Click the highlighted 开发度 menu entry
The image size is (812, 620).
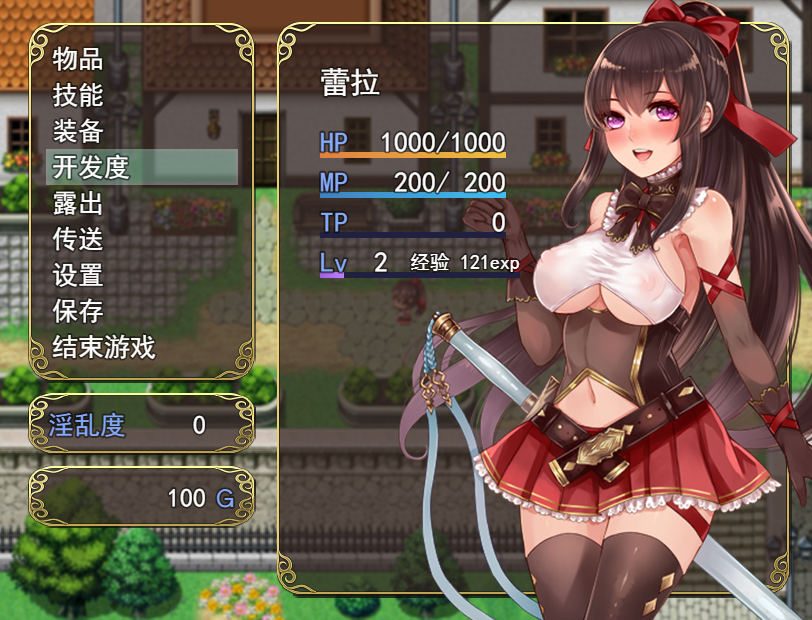tap(142, 167)
